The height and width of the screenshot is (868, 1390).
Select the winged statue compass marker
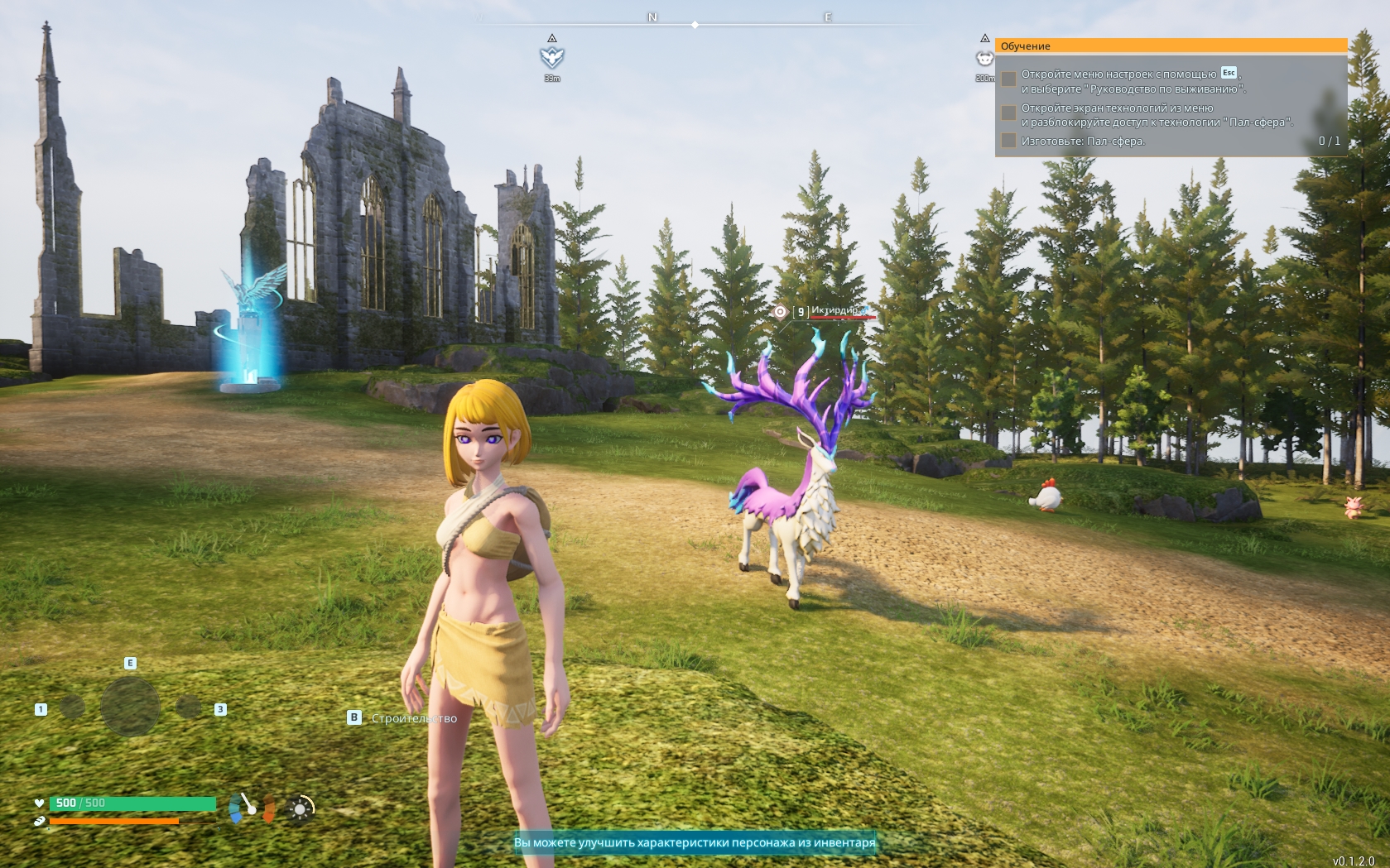click(552, 56)
